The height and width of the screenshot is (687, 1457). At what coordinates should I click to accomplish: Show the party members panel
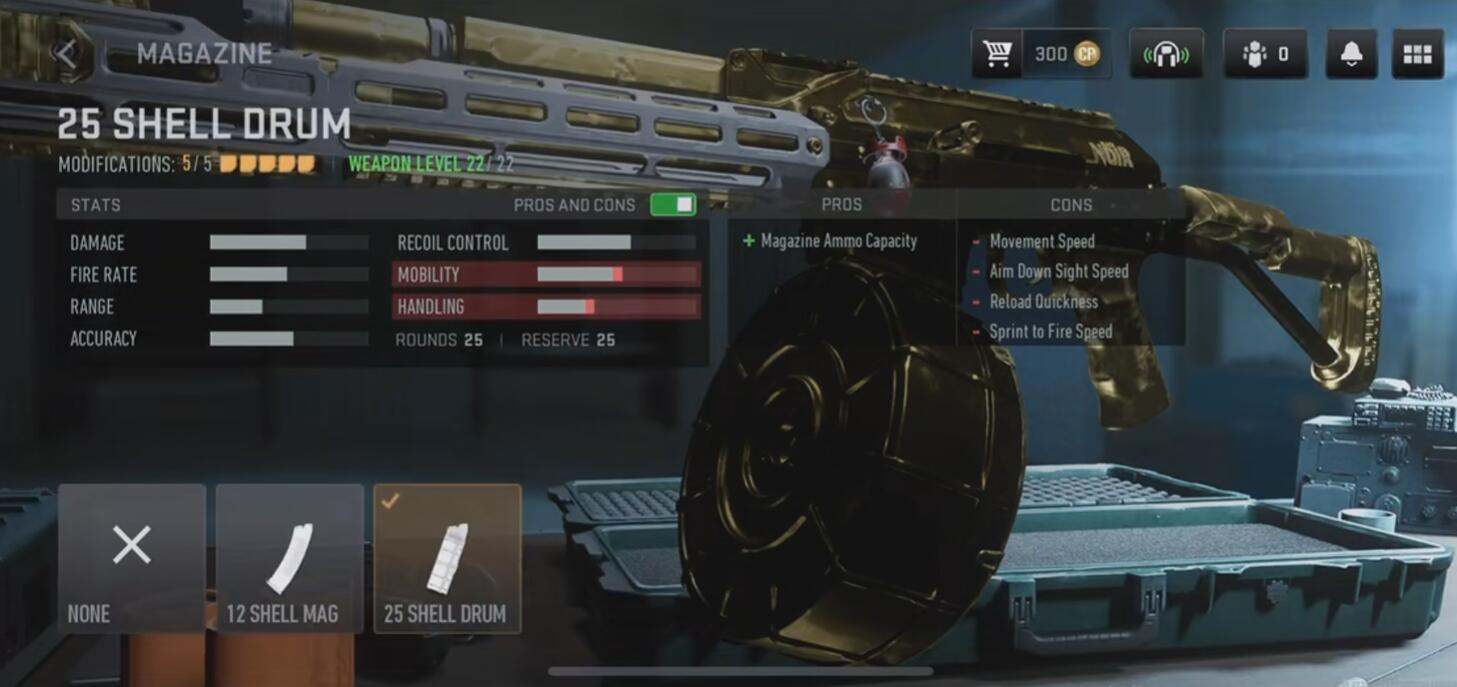click(1265, 54)
